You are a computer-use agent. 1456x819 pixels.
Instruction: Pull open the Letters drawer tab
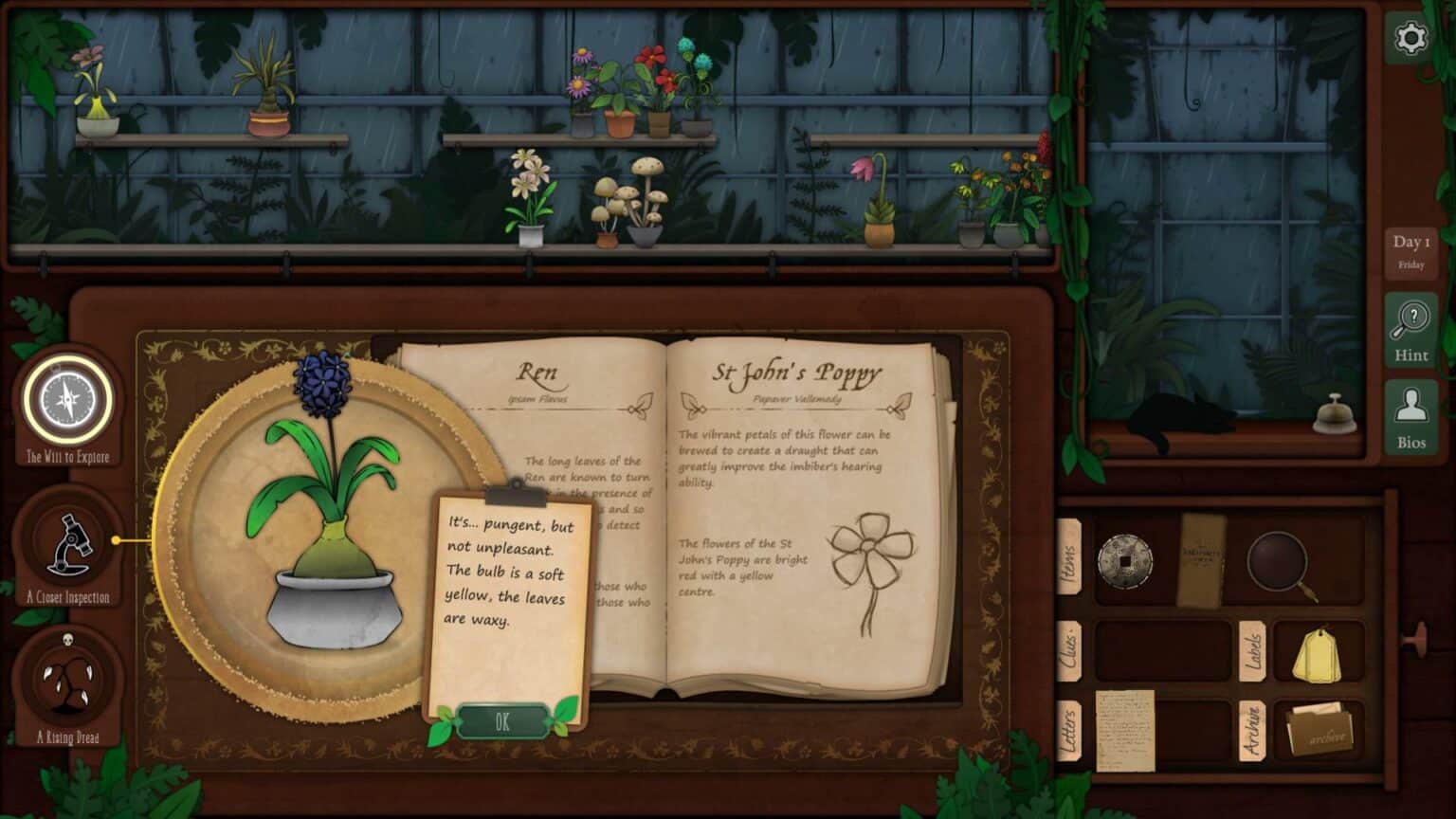coord(1072,730)
